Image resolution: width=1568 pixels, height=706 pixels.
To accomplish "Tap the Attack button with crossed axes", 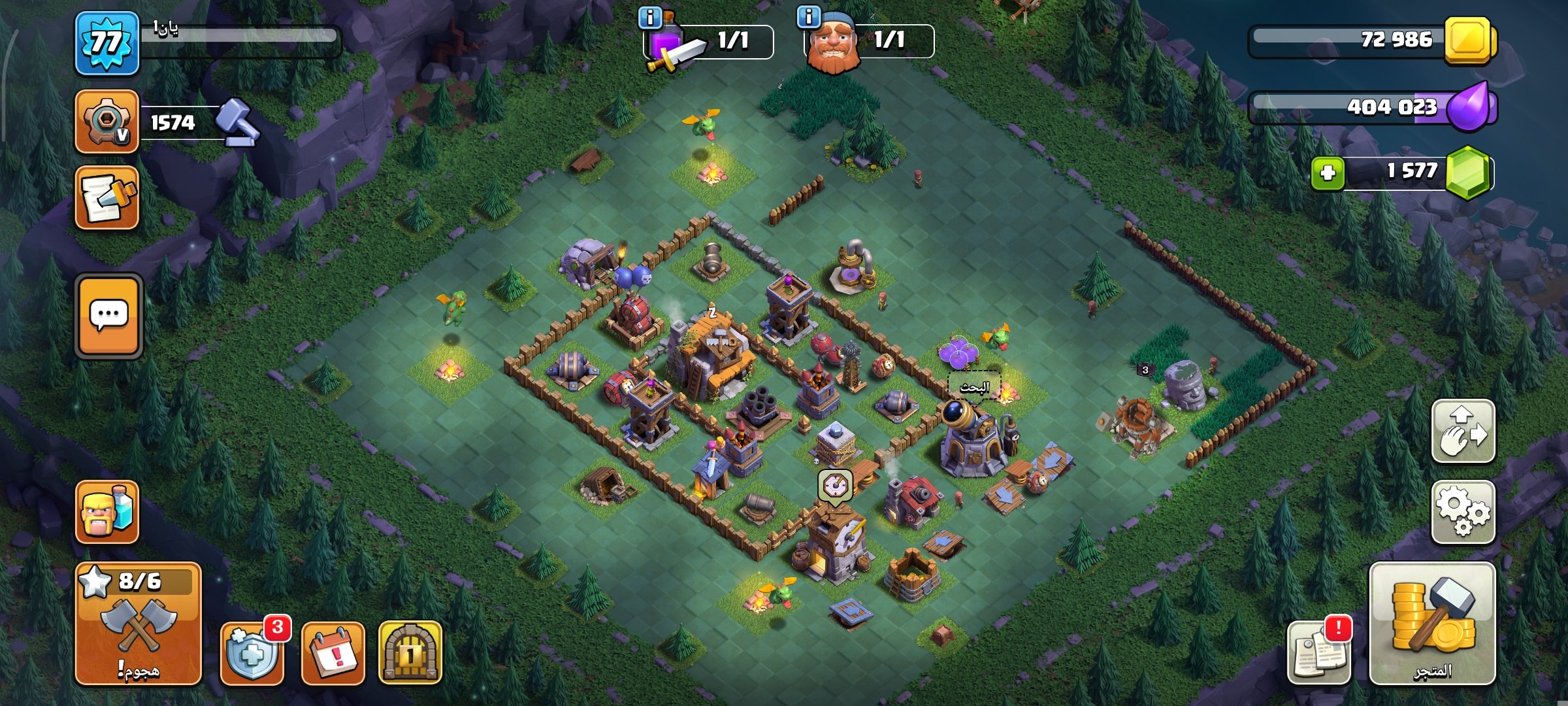I will coord(138,623).
